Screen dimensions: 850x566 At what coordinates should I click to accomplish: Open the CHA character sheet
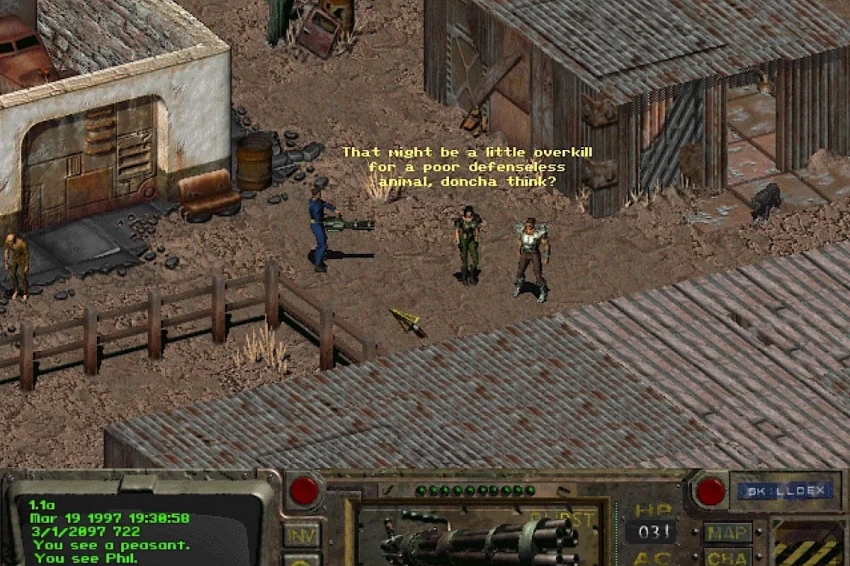727,557
